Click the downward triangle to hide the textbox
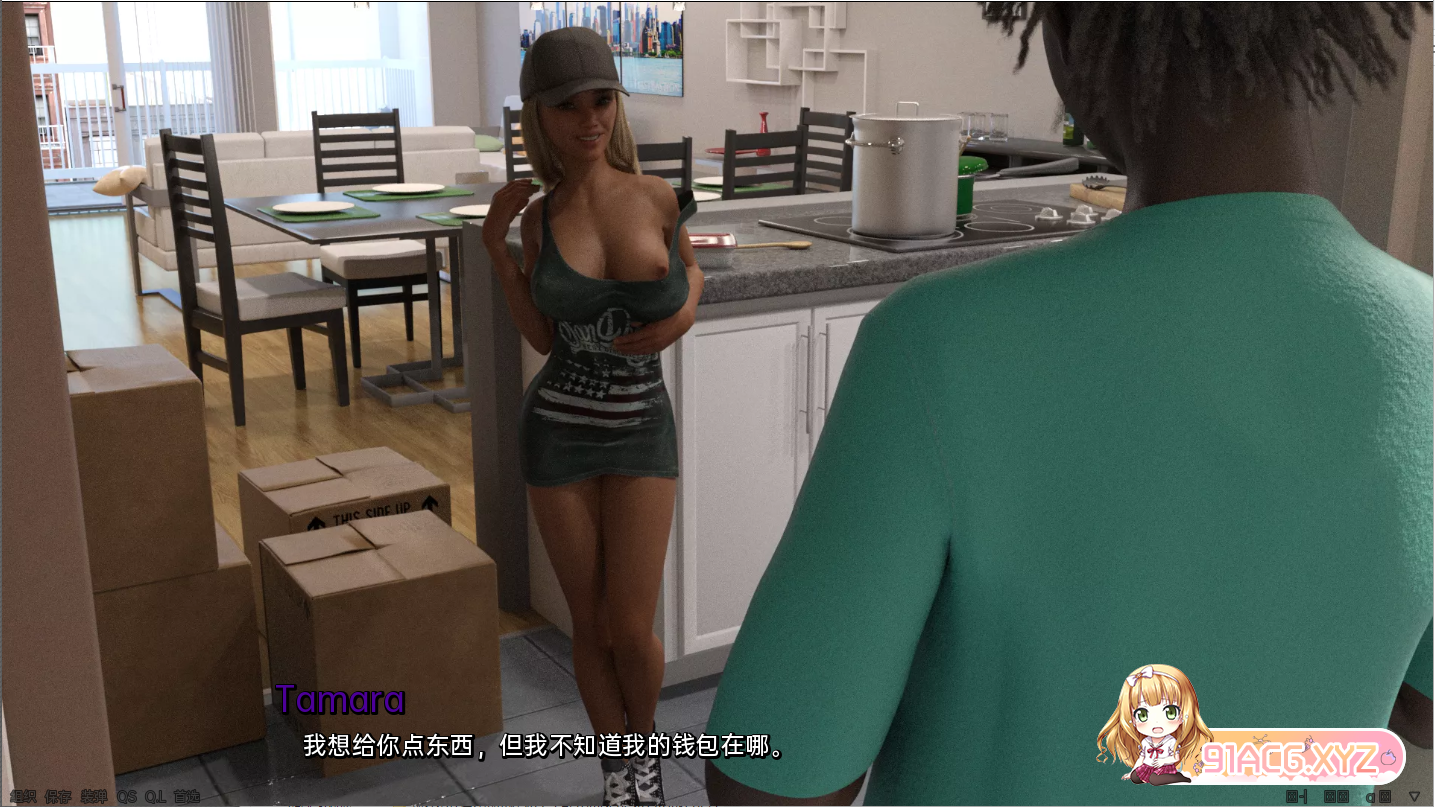1435x807 pixels. click(1414, 796)
